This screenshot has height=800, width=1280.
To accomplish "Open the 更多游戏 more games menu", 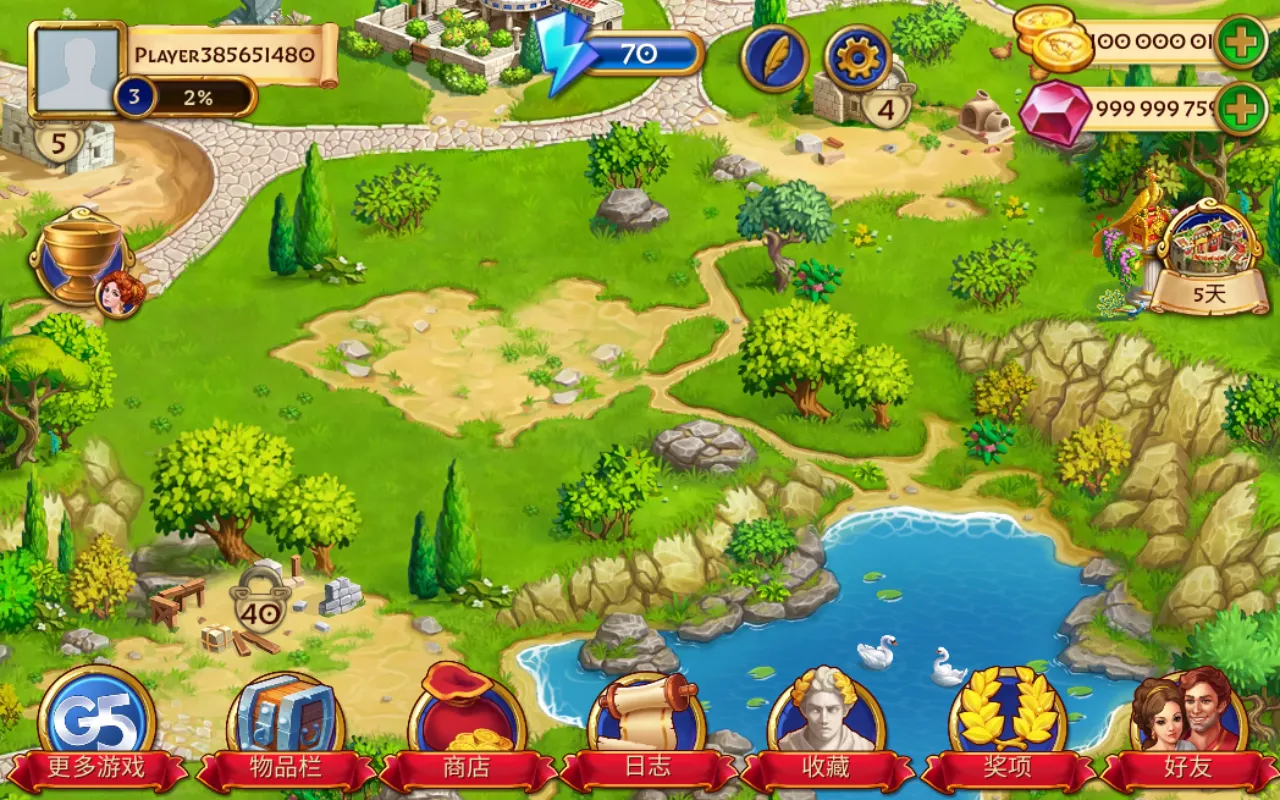I will pyautogui.click(x=96, y=730).
